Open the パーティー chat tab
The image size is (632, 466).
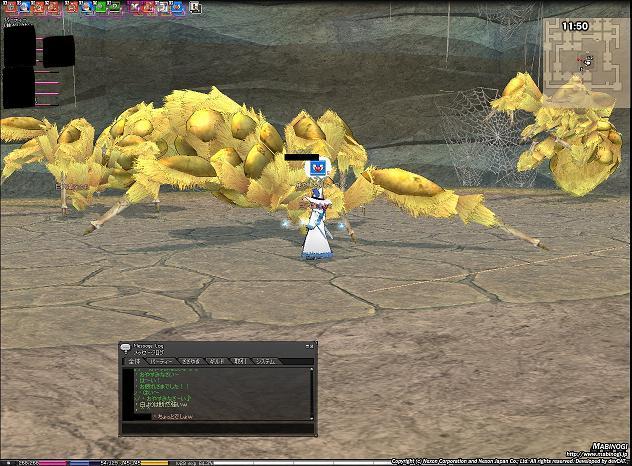[161, 360]
